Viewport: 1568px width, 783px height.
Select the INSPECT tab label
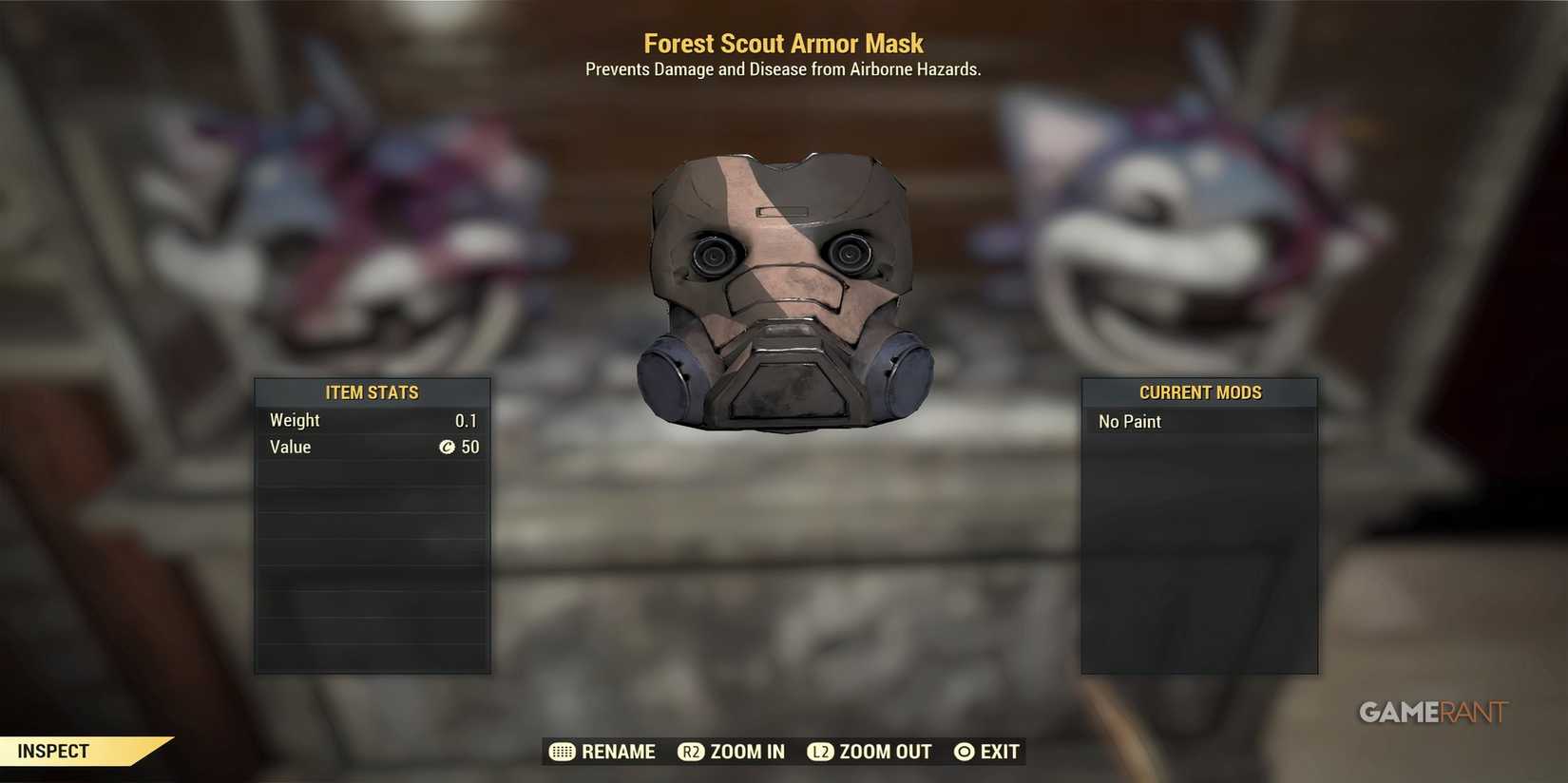[52, 750]
